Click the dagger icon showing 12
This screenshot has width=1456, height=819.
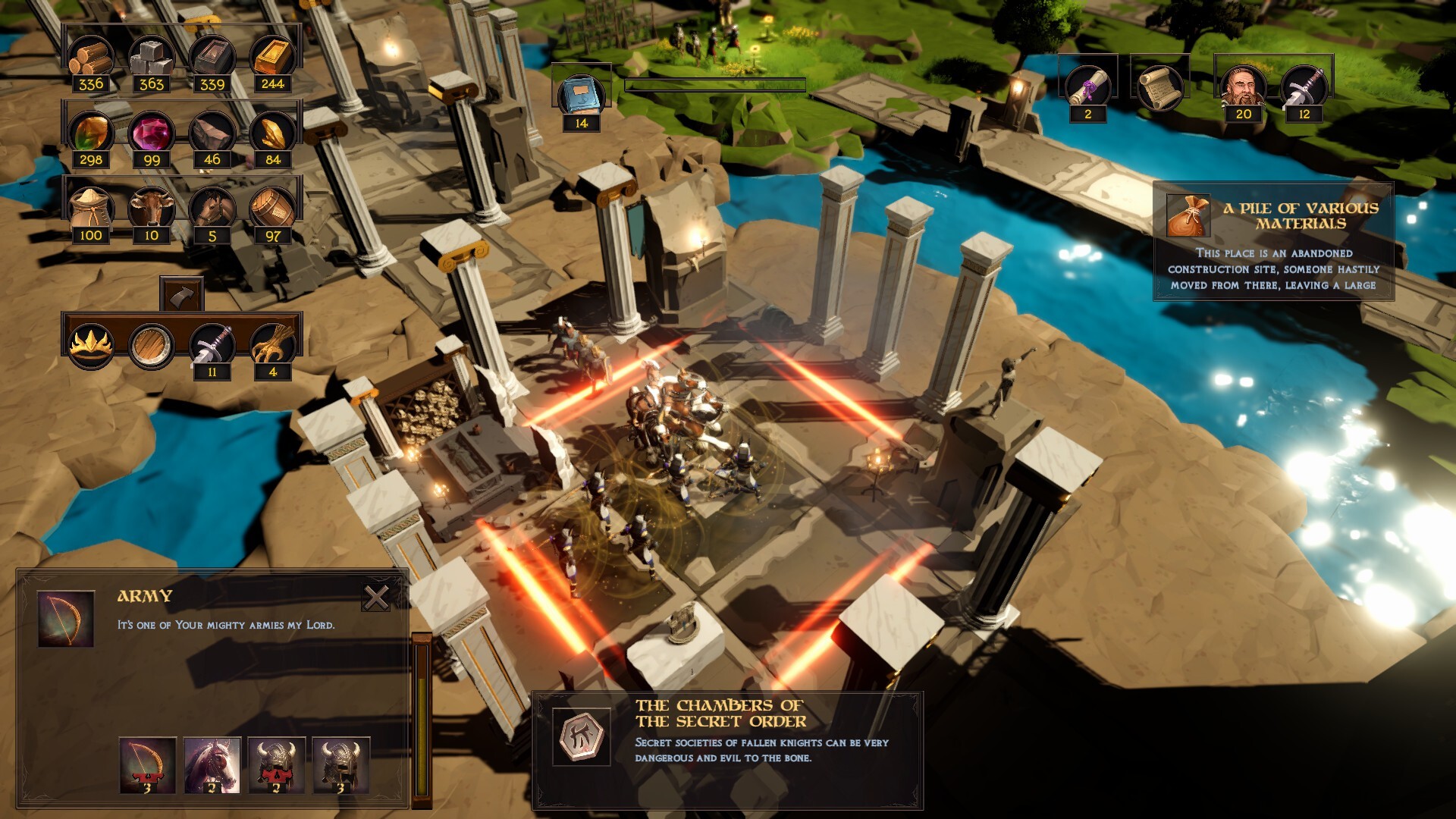1304,86
